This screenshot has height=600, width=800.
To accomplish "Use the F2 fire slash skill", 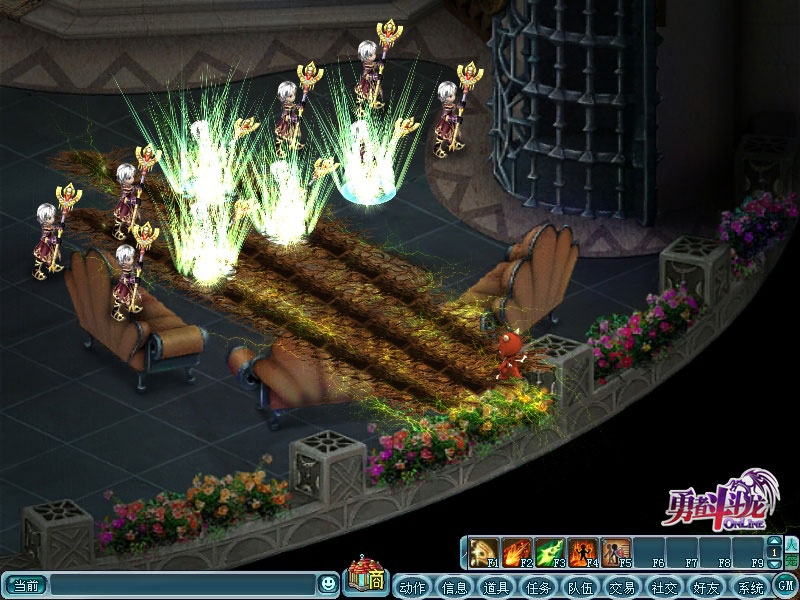I will click(517, 552).
